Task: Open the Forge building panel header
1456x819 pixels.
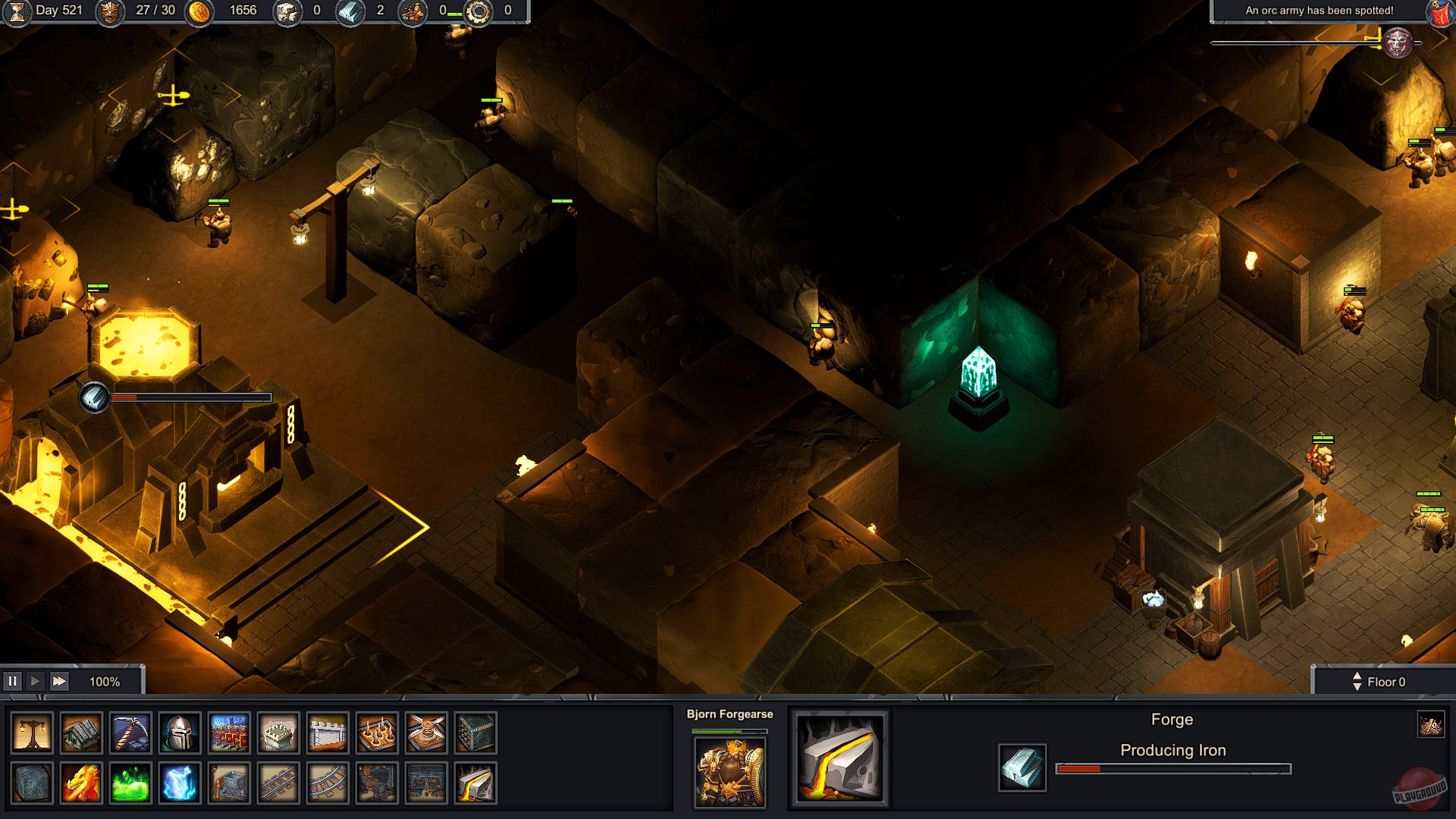Action: [1172, 719]
